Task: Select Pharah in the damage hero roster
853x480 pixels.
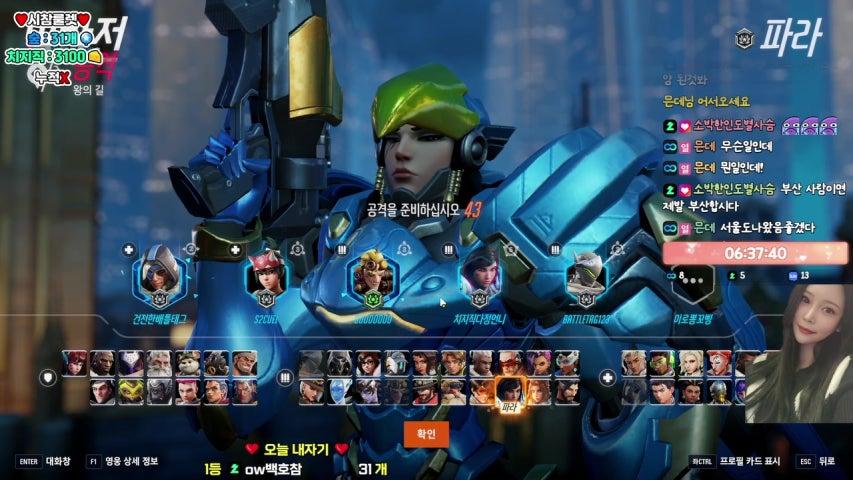Action: [510, 390]
